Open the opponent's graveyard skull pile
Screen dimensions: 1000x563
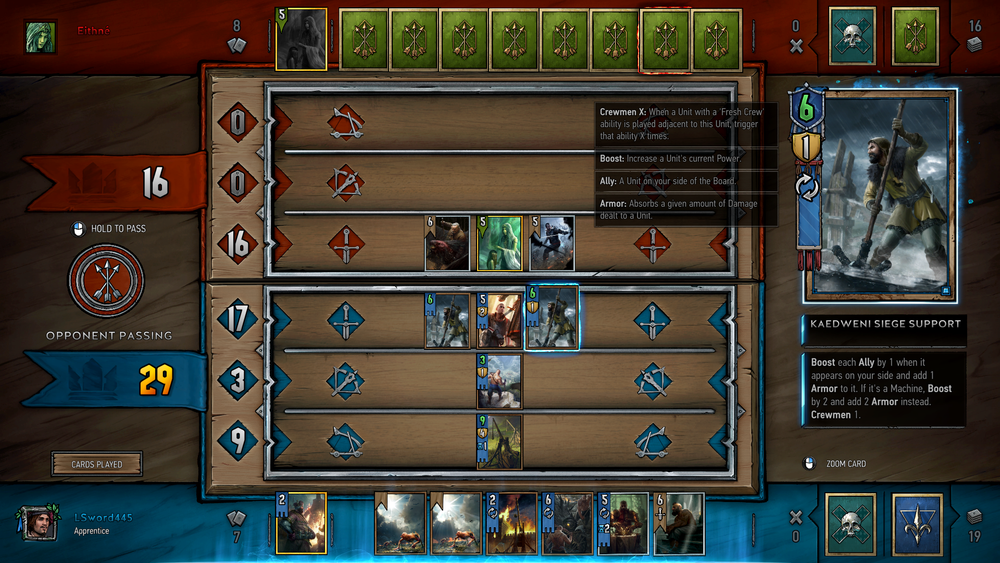[x=852, y=36]
